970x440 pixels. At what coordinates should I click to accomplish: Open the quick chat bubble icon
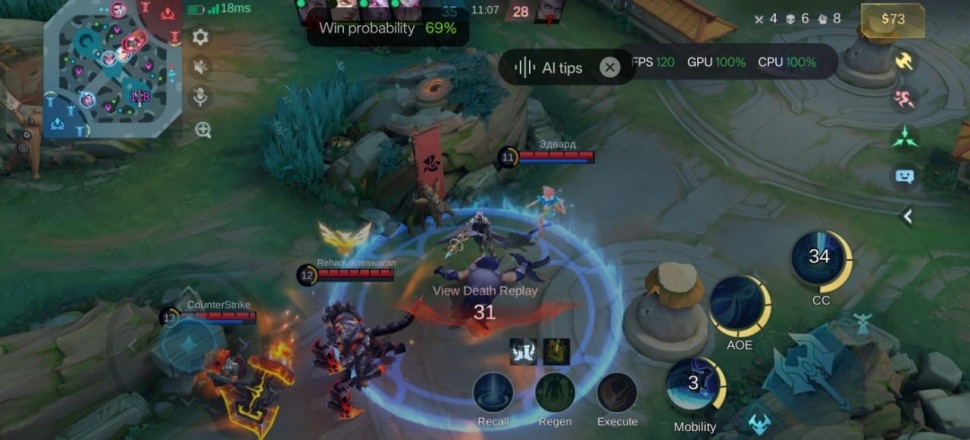(904, 177)
